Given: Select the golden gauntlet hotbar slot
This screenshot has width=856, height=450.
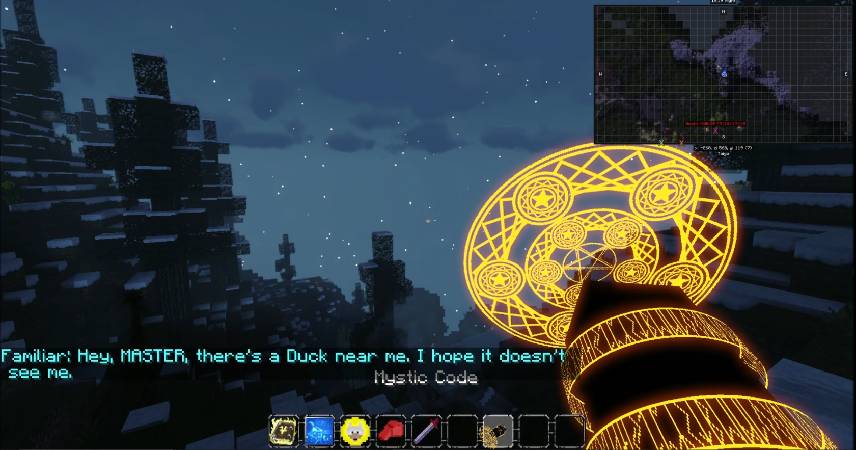Looking at the screenshot, I should (498, 430).
